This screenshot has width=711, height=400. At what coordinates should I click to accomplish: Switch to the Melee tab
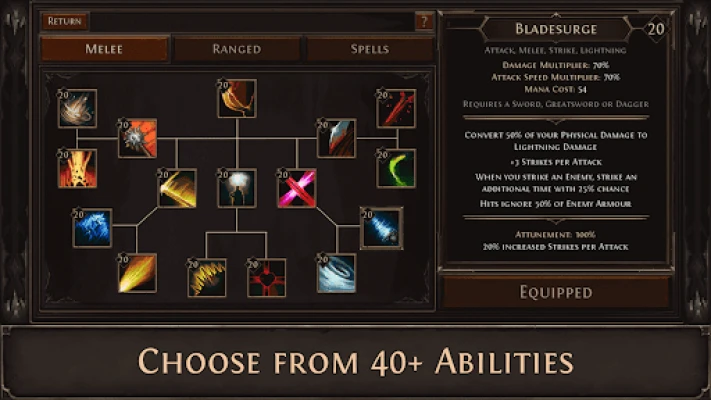coord(105,48)
